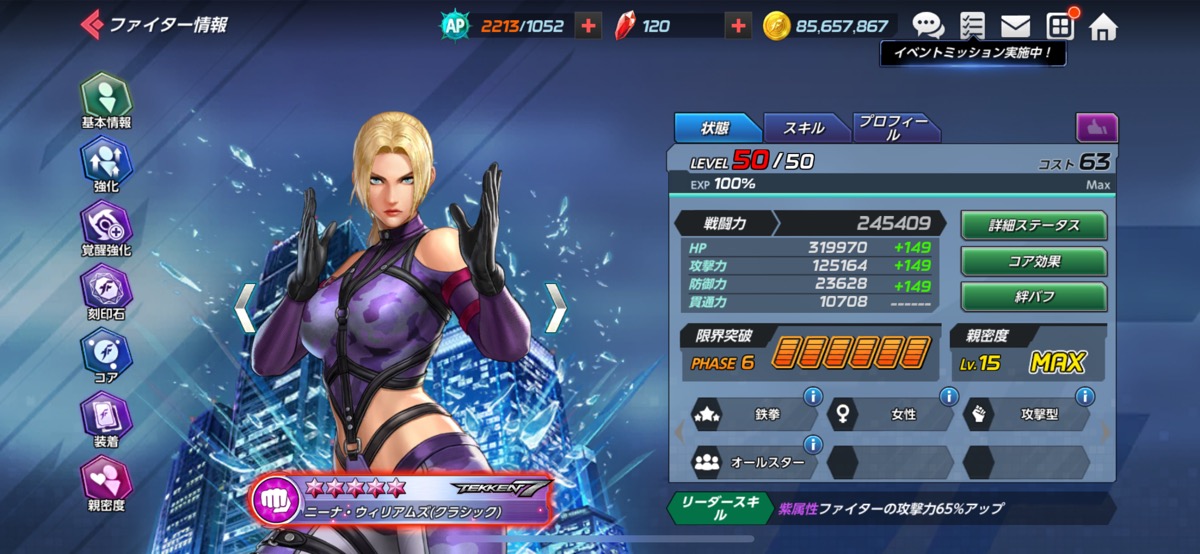Go back using the red arrow

pos(91,23)
